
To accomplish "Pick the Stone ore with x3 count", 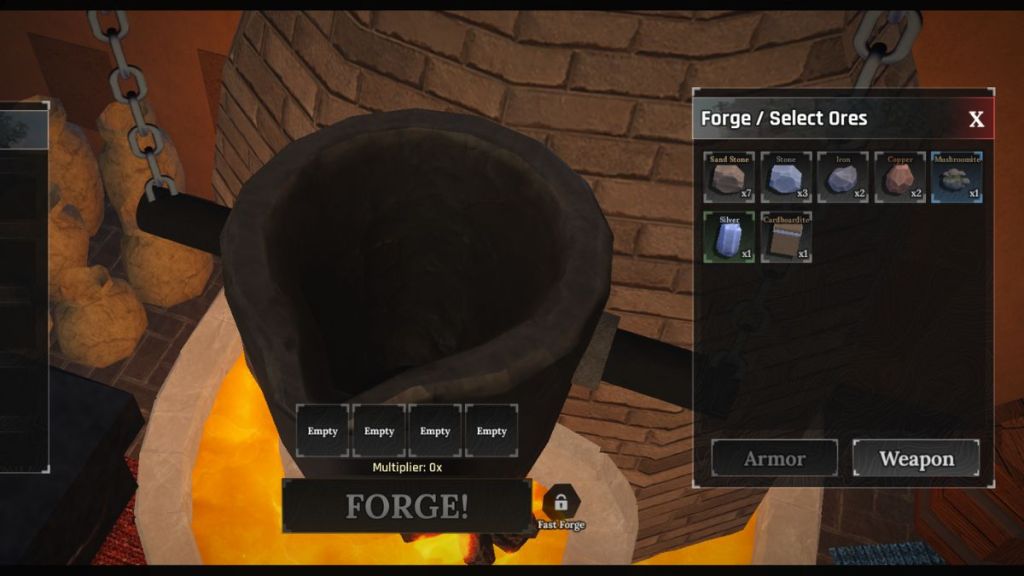I will point(786,178).
